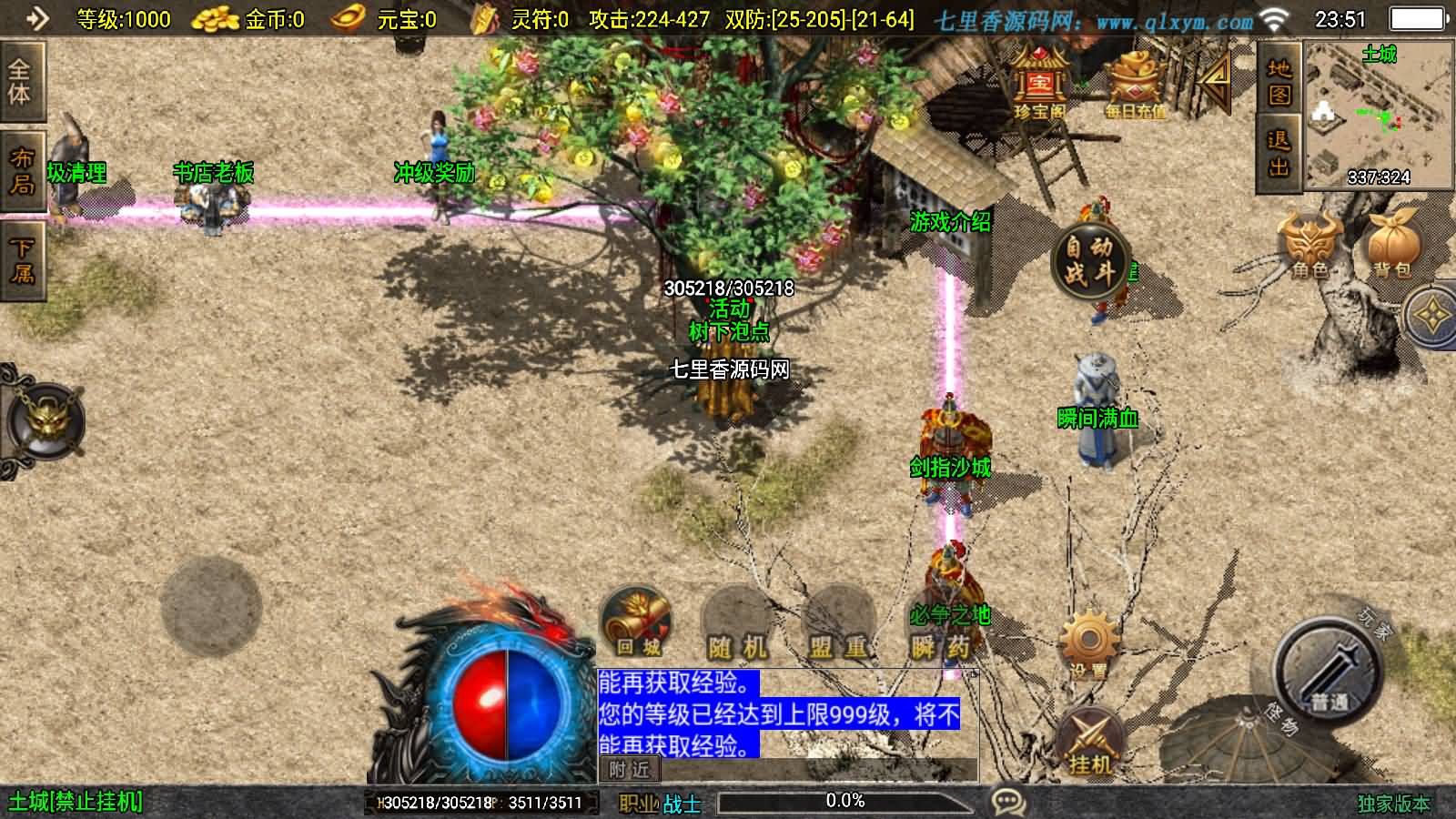The height and width of the screenshot is (819, 1456).
Task: Switch to the 全体 tab on the left
Action: (22, 81)
